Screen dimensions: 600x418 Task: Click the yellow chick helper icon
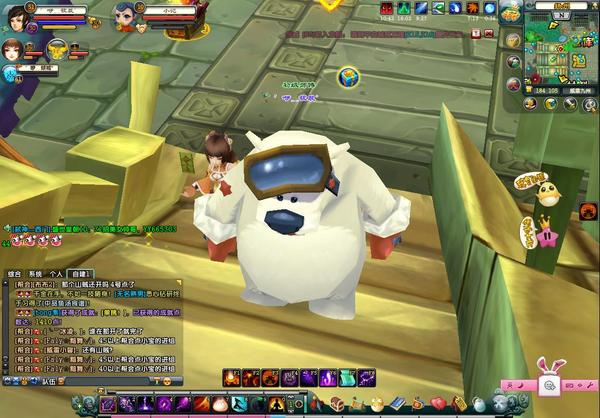(546, 188)
